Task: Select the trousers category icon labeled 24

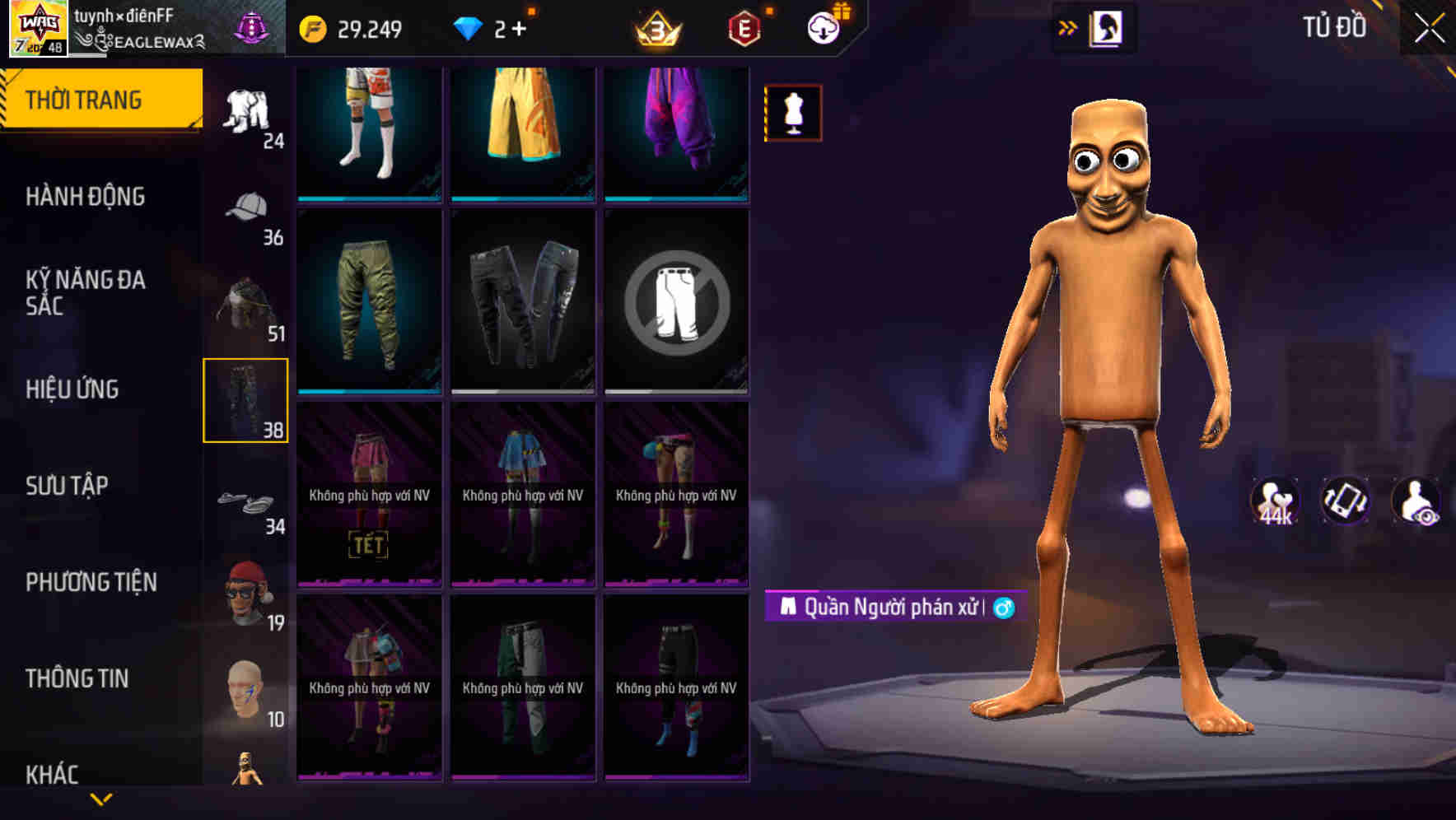Action: 246,107
